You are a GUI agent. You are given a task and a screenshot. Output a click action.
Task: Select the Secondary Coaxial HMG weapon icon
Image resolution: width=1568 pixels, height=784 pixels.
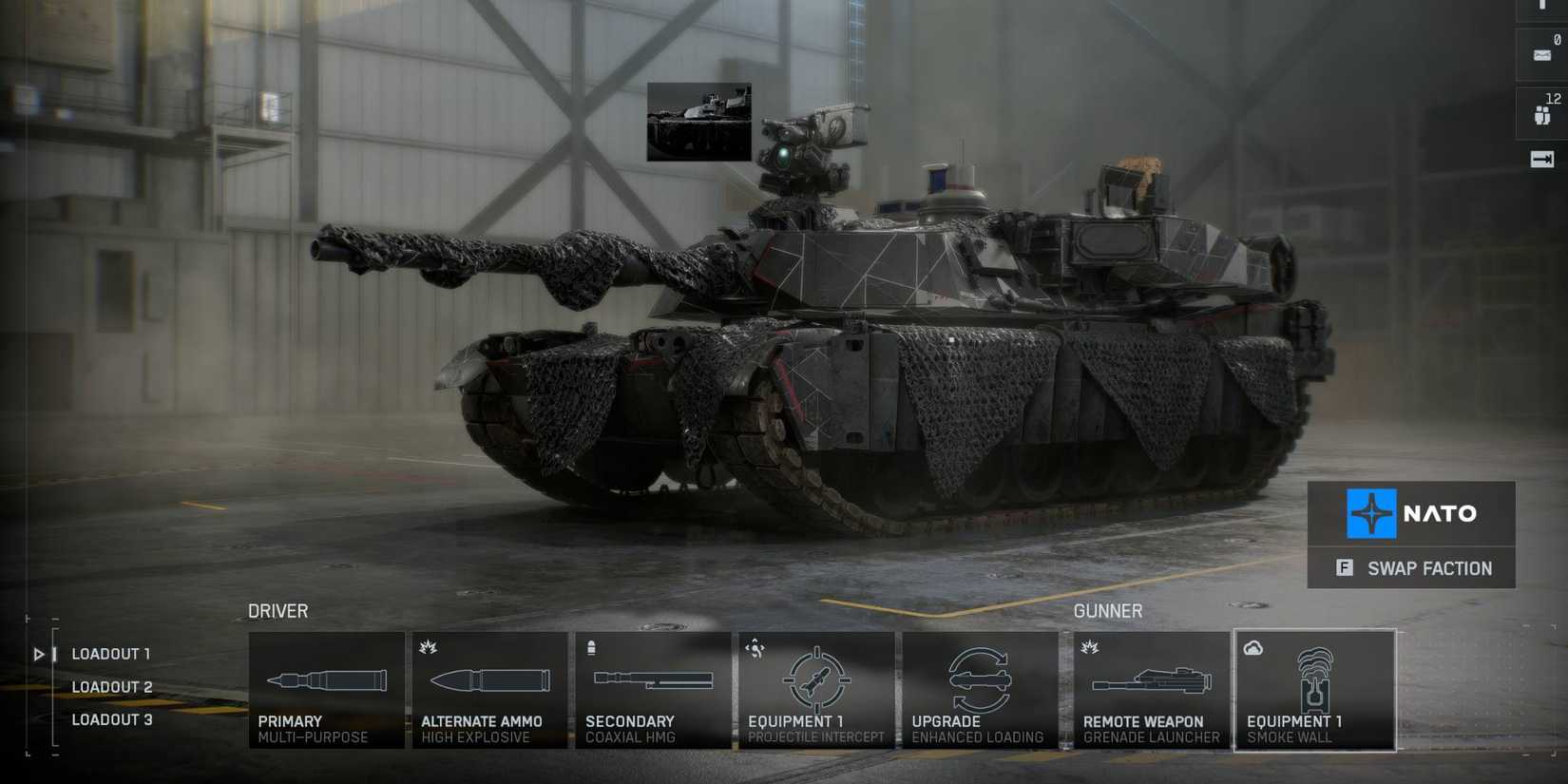[x=653, y=689]
